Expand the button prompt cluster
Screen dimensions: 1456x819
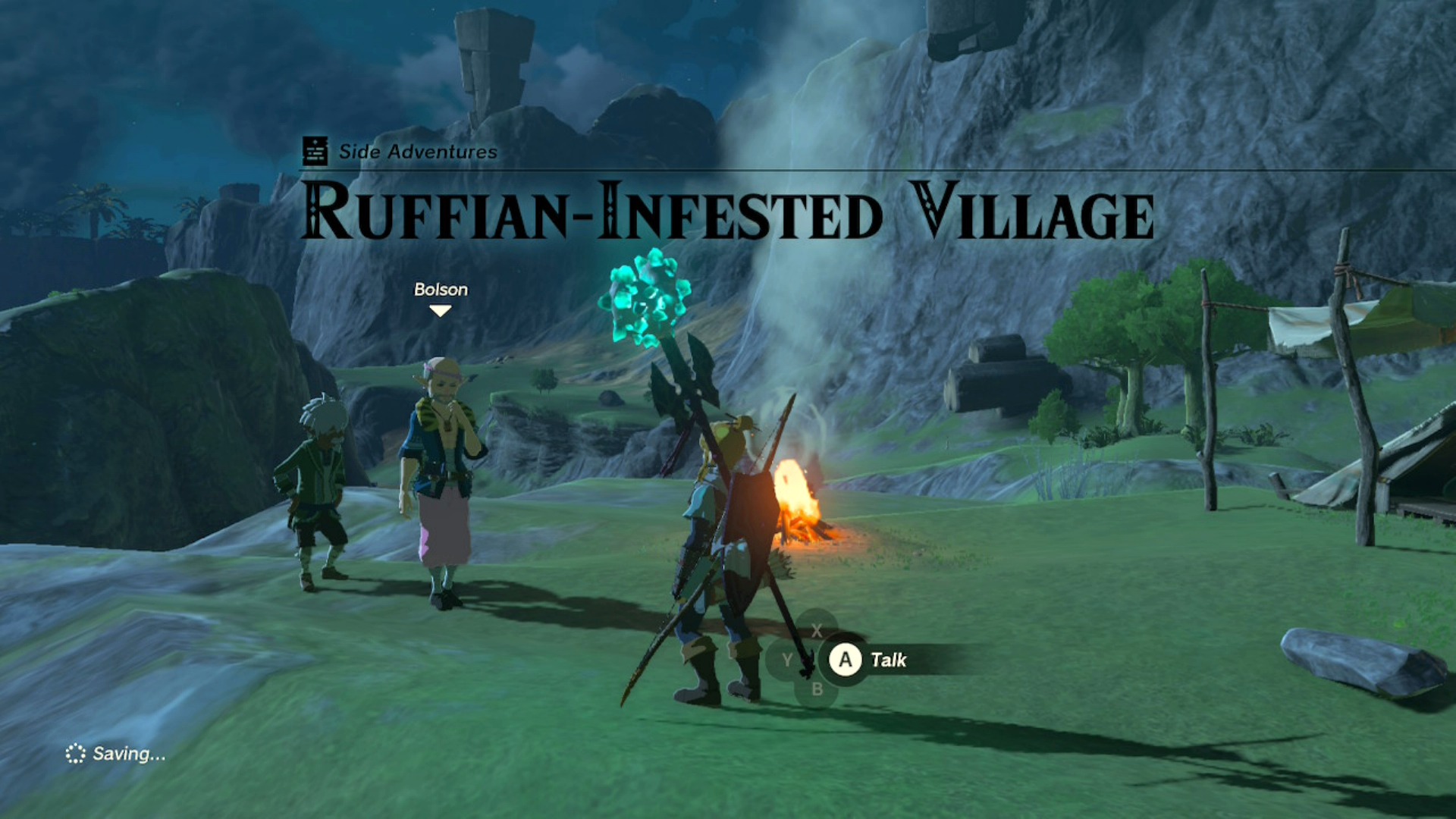pos(817,660)
